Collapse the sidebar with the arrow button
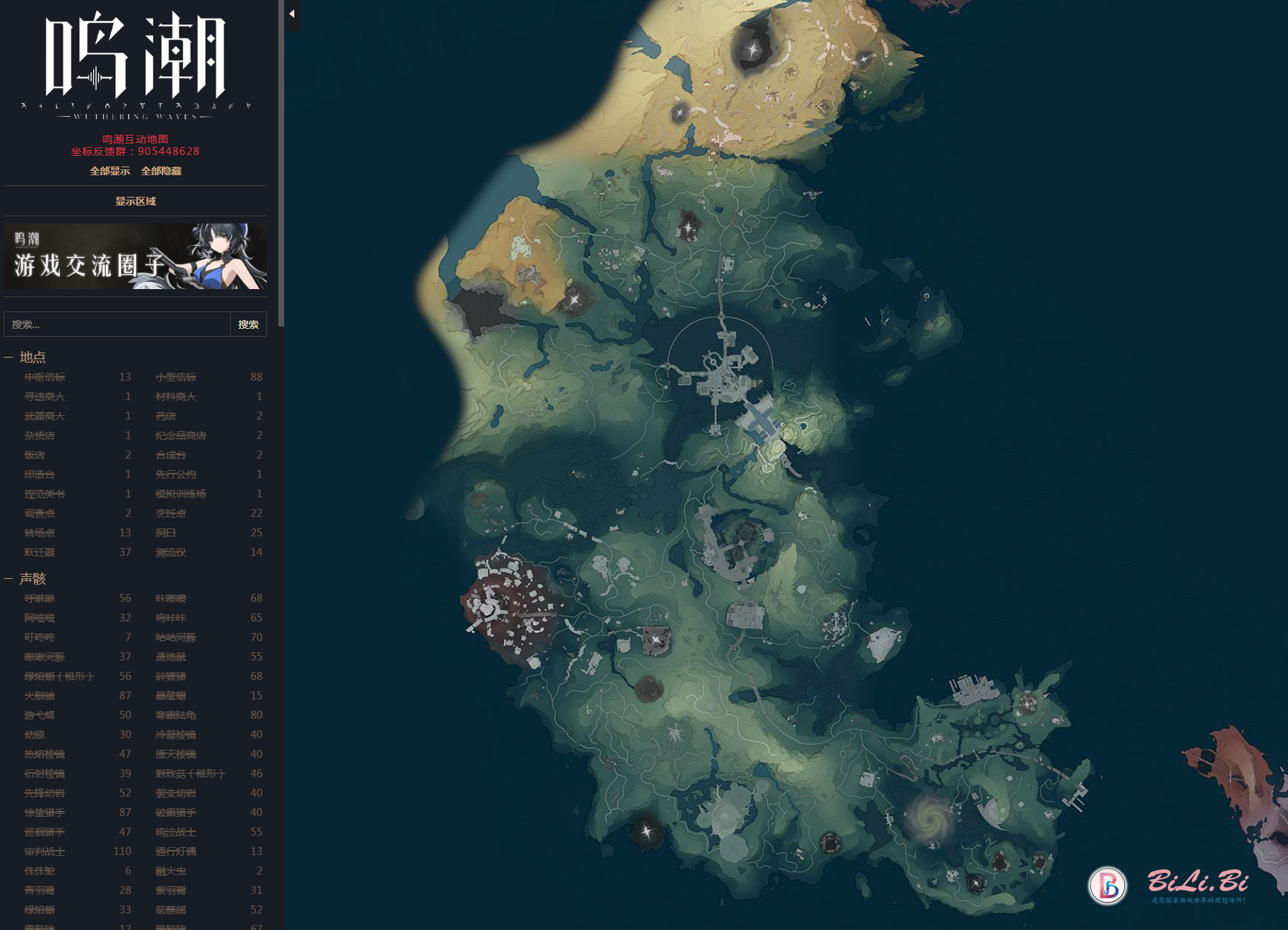The image size is (1288, 930). point(292,14)
